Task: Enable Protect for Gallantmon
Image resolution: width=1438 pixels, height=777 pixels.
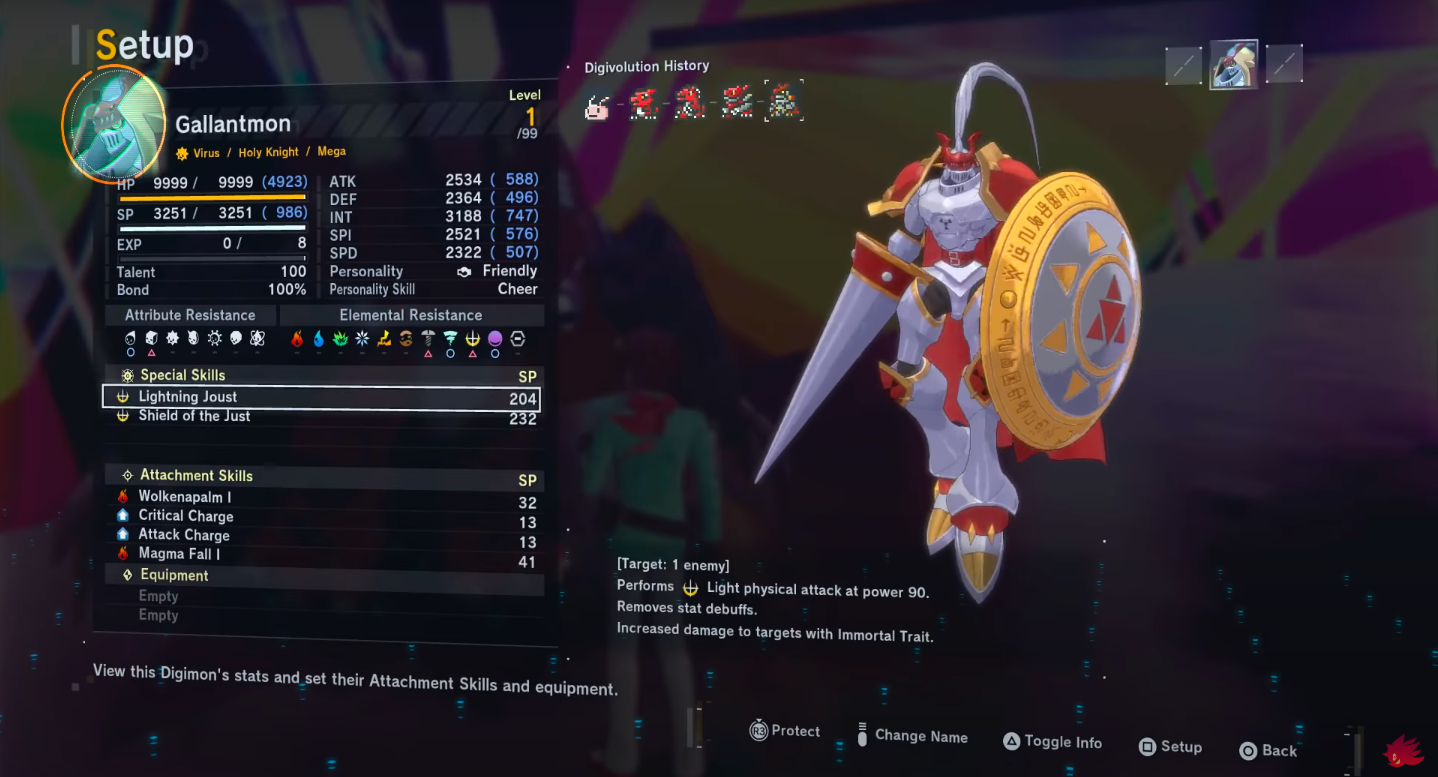Action: click(x=784, y=731)
